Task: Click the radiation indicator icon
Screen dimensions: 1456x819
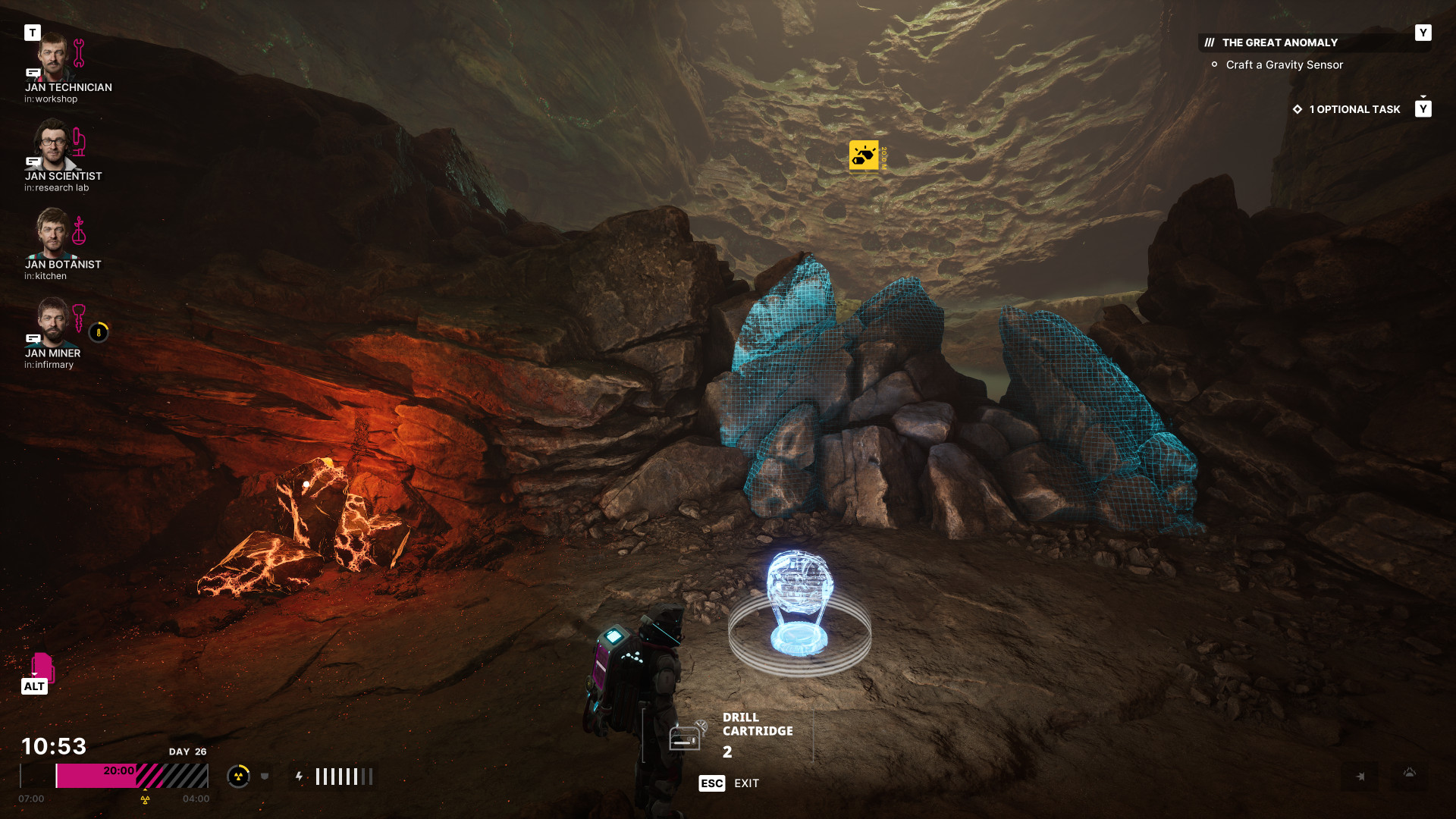Action: click(x=238, y=777)
